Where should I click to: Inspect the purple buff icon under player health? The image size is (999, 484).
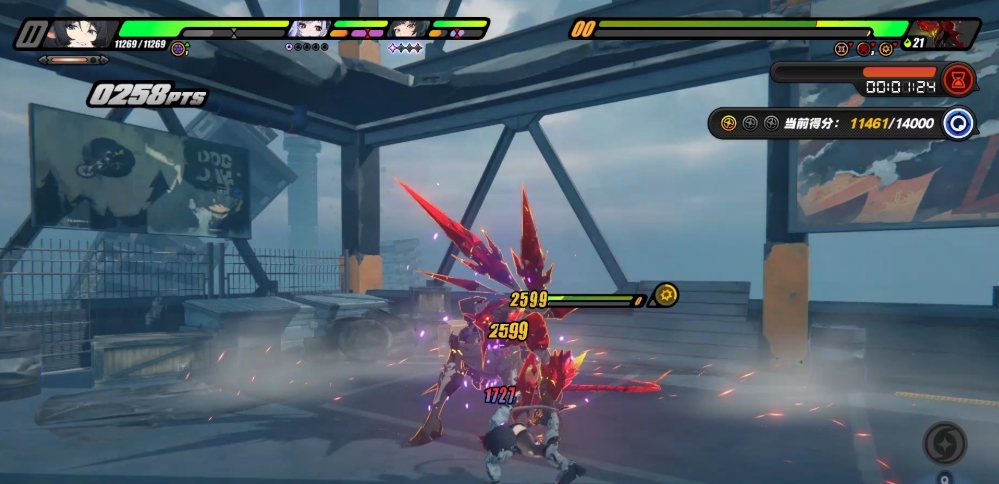[x=179, y=48]
